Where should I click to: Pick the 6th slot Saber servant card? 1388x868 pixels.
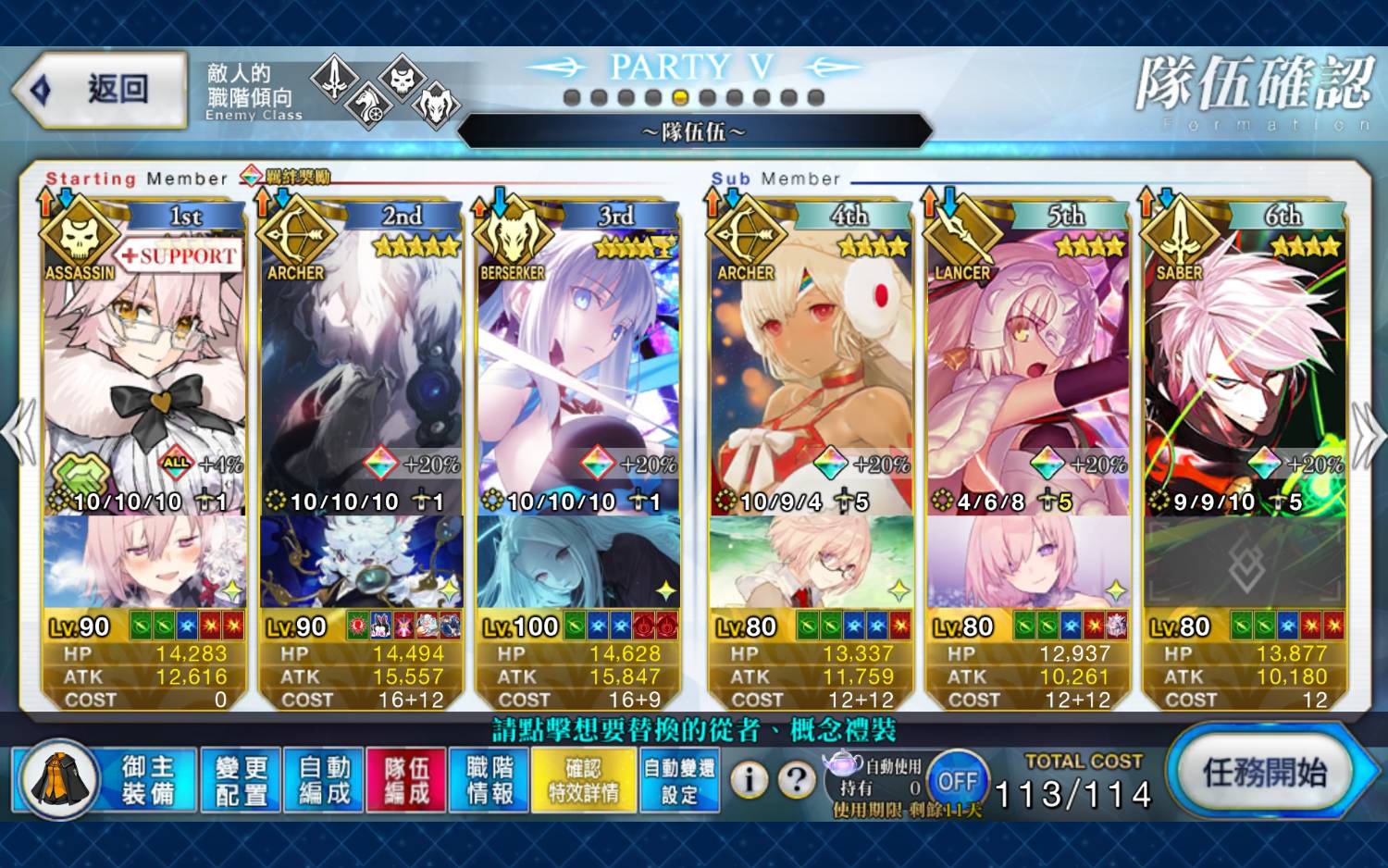pos(1245,370)
